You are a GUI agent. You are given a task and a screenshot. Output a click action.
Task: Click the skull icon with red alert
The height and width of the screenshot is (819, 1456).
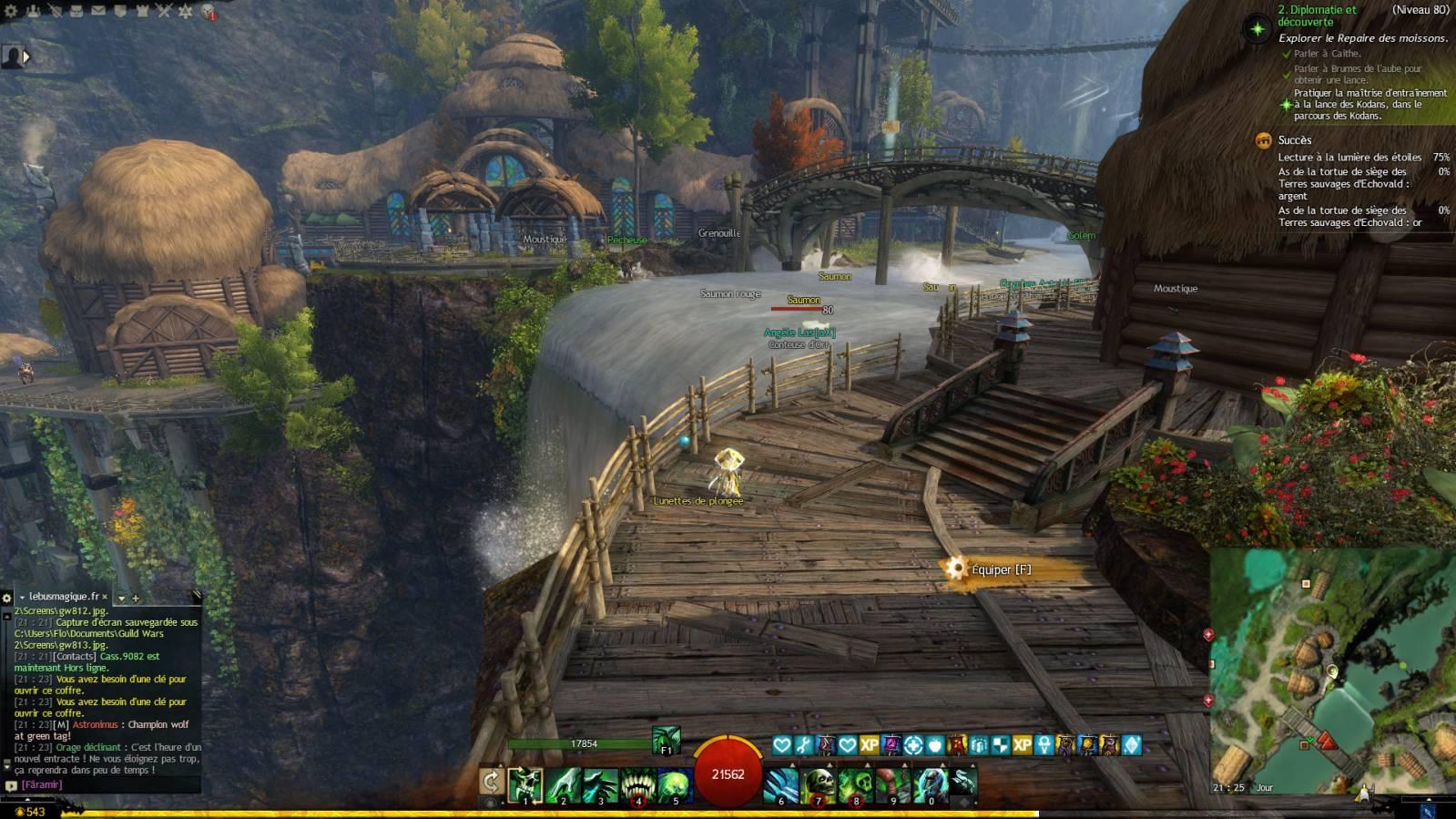coord(209,12)
